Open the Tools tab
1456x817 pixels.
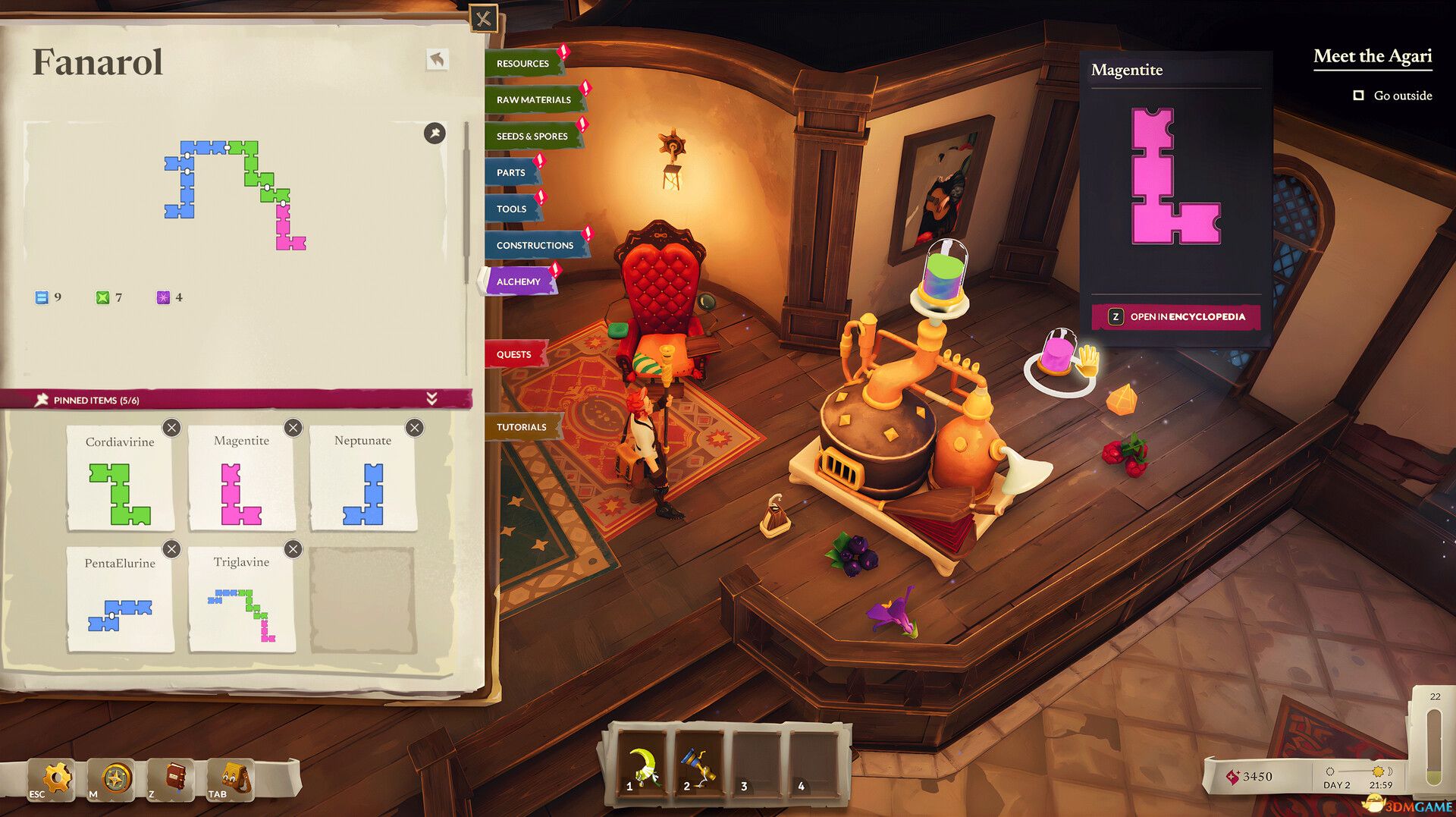[512, 209]
